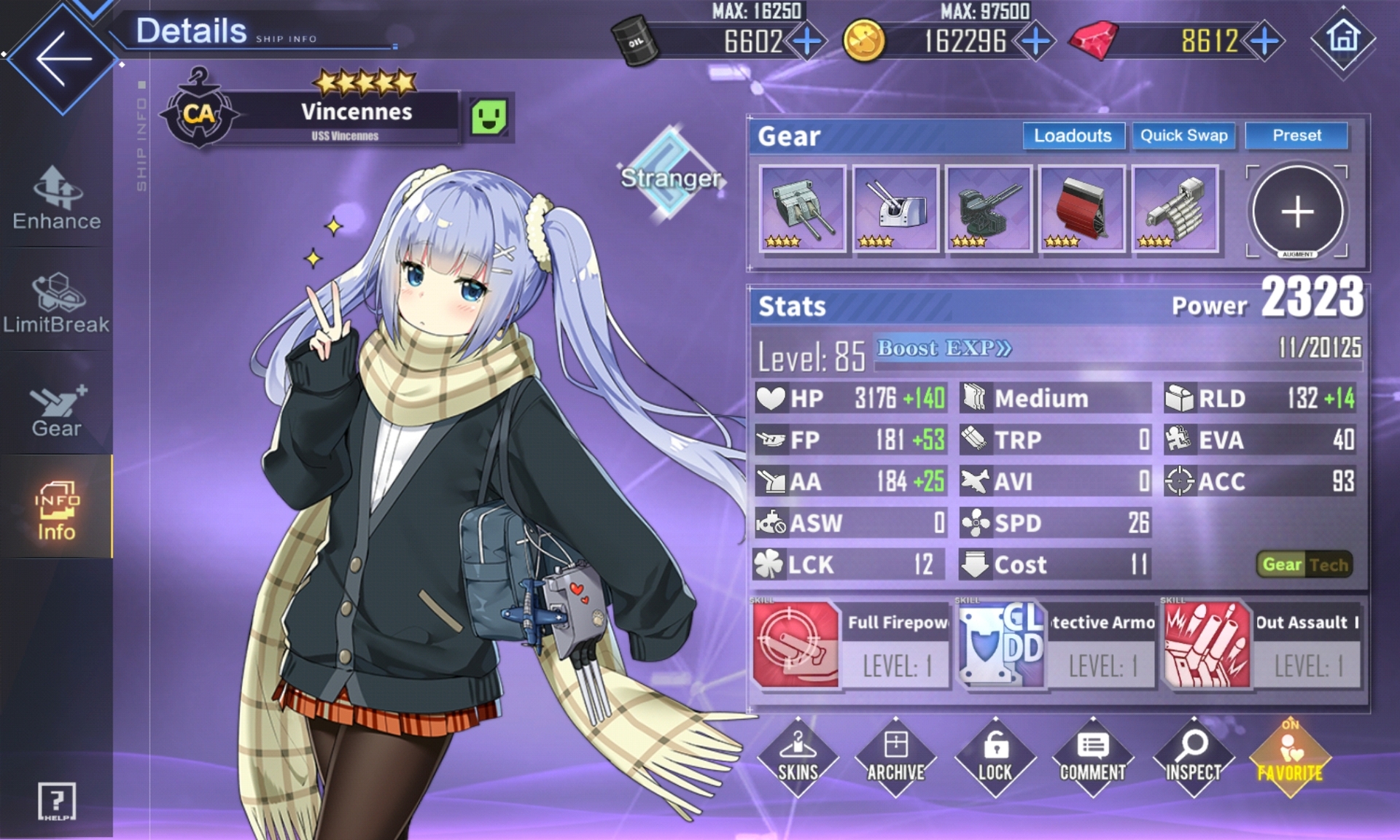1400x840 pixels.
Task: Open the gear Preset options
Action: (1296, 136)
